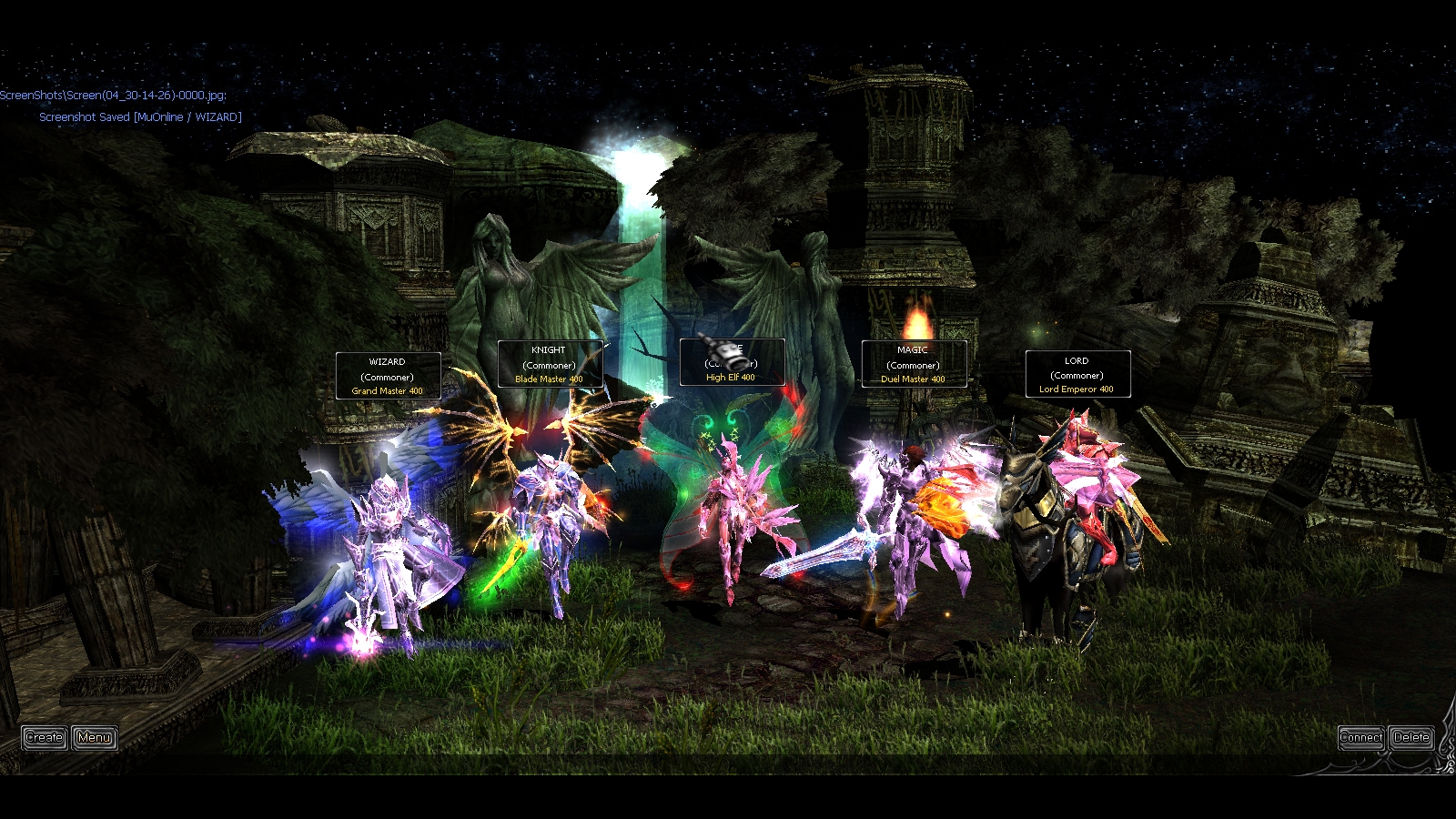Delete the selected character
Screen dimensions: 1456x819
pos(1411,737)
